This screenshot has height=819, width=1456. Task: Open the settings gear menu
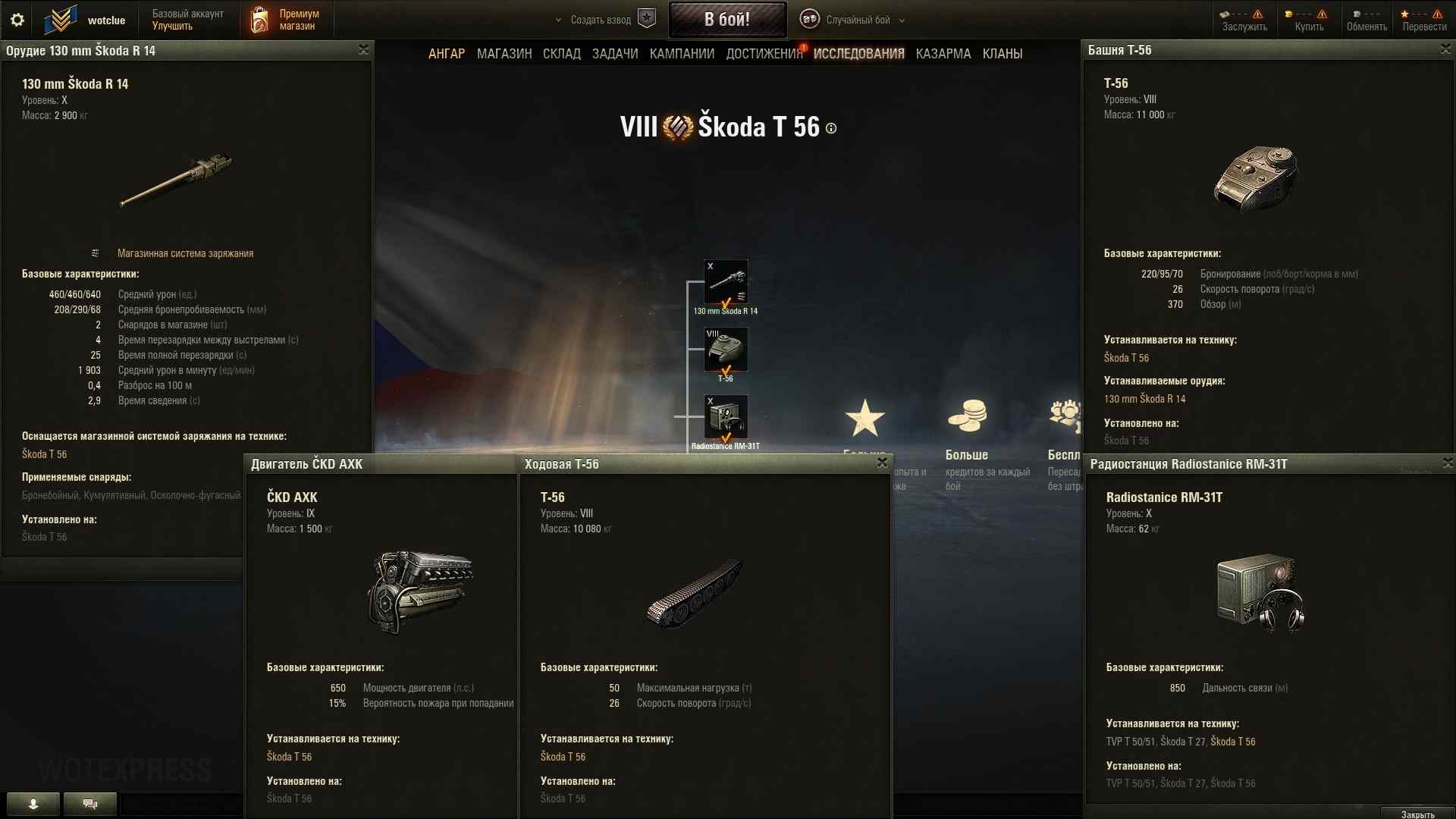coord(17,20)
